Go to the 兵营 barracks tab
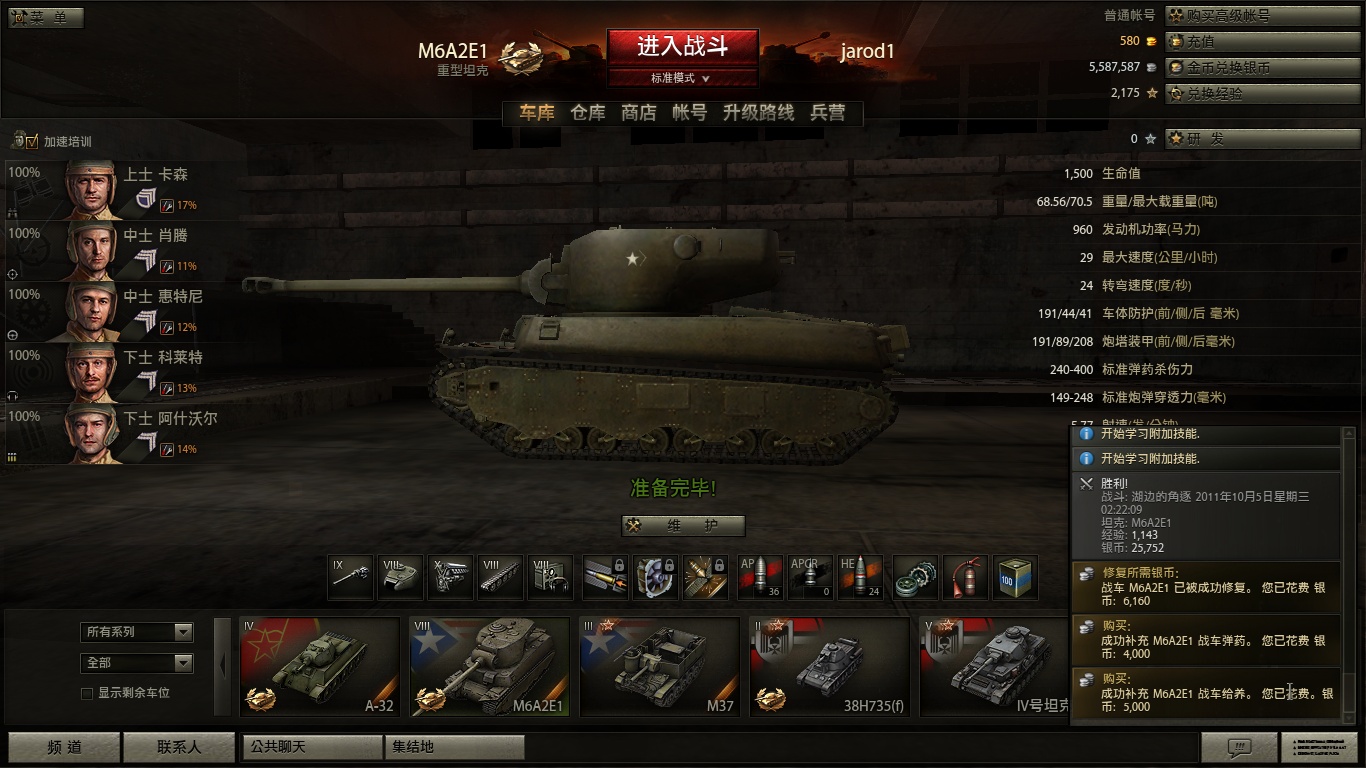Image resolution: width=1366 pixels, height=768 pixels. coord(828,113)
